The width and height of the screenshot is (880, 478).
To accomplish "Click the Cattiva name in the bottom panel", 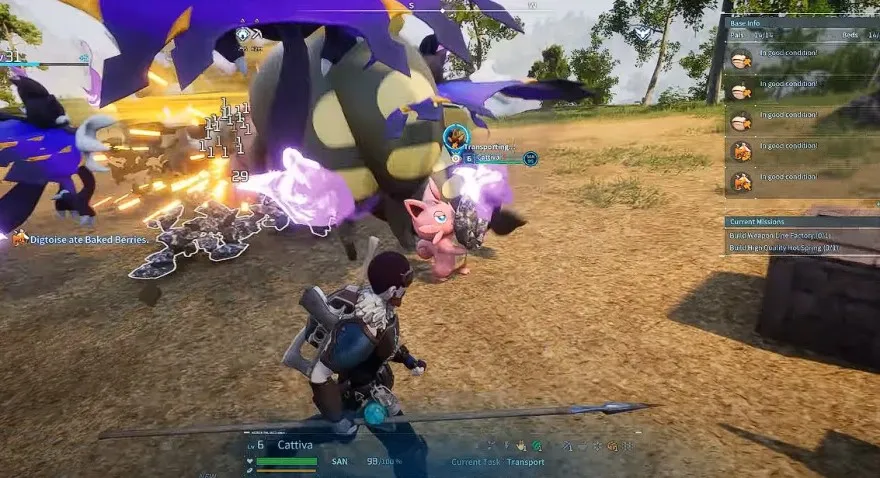I will (x=294, y=445).
